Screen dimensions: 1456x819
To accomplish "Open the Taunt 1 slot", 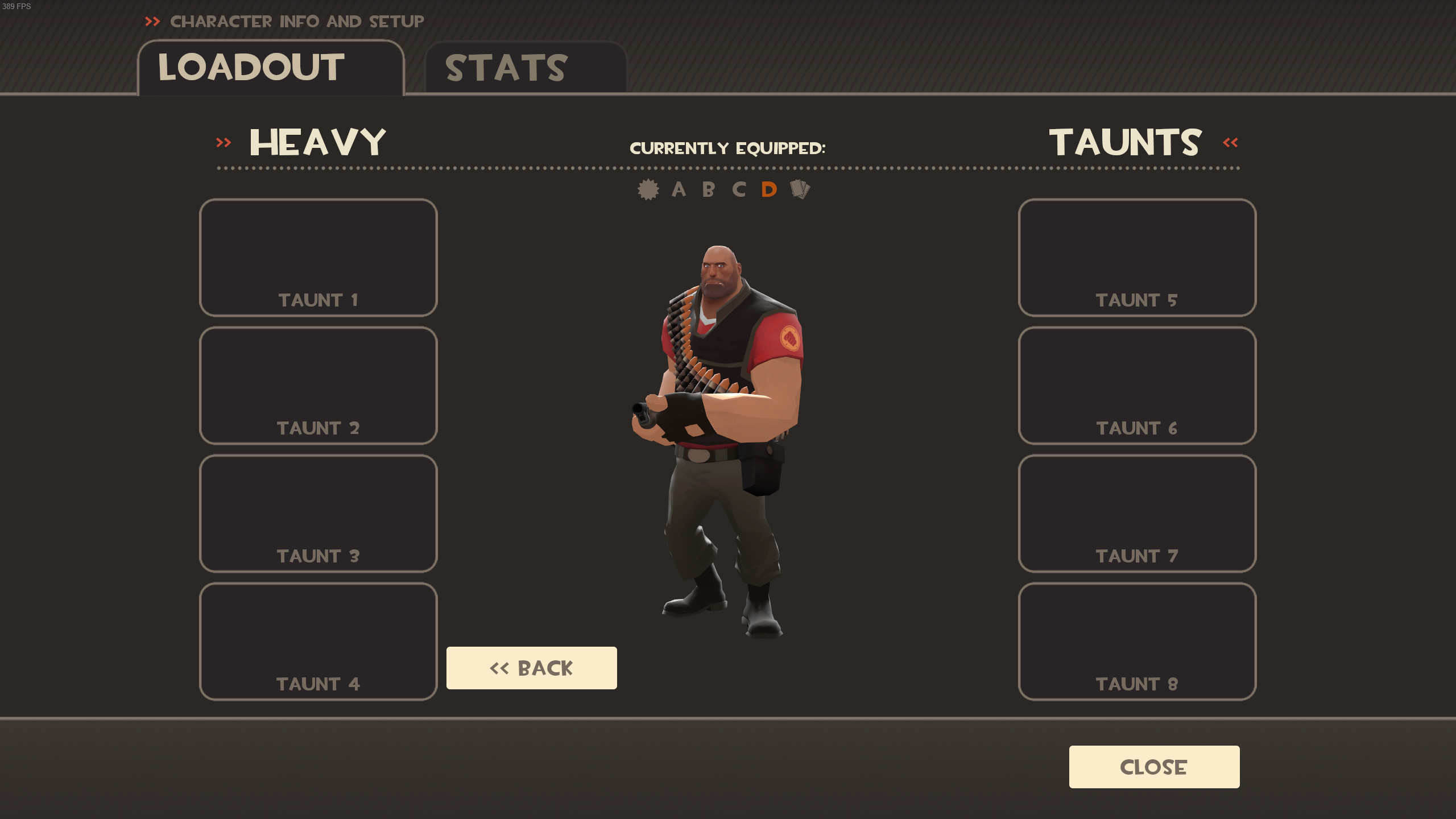I will click(x=318, y=258).
